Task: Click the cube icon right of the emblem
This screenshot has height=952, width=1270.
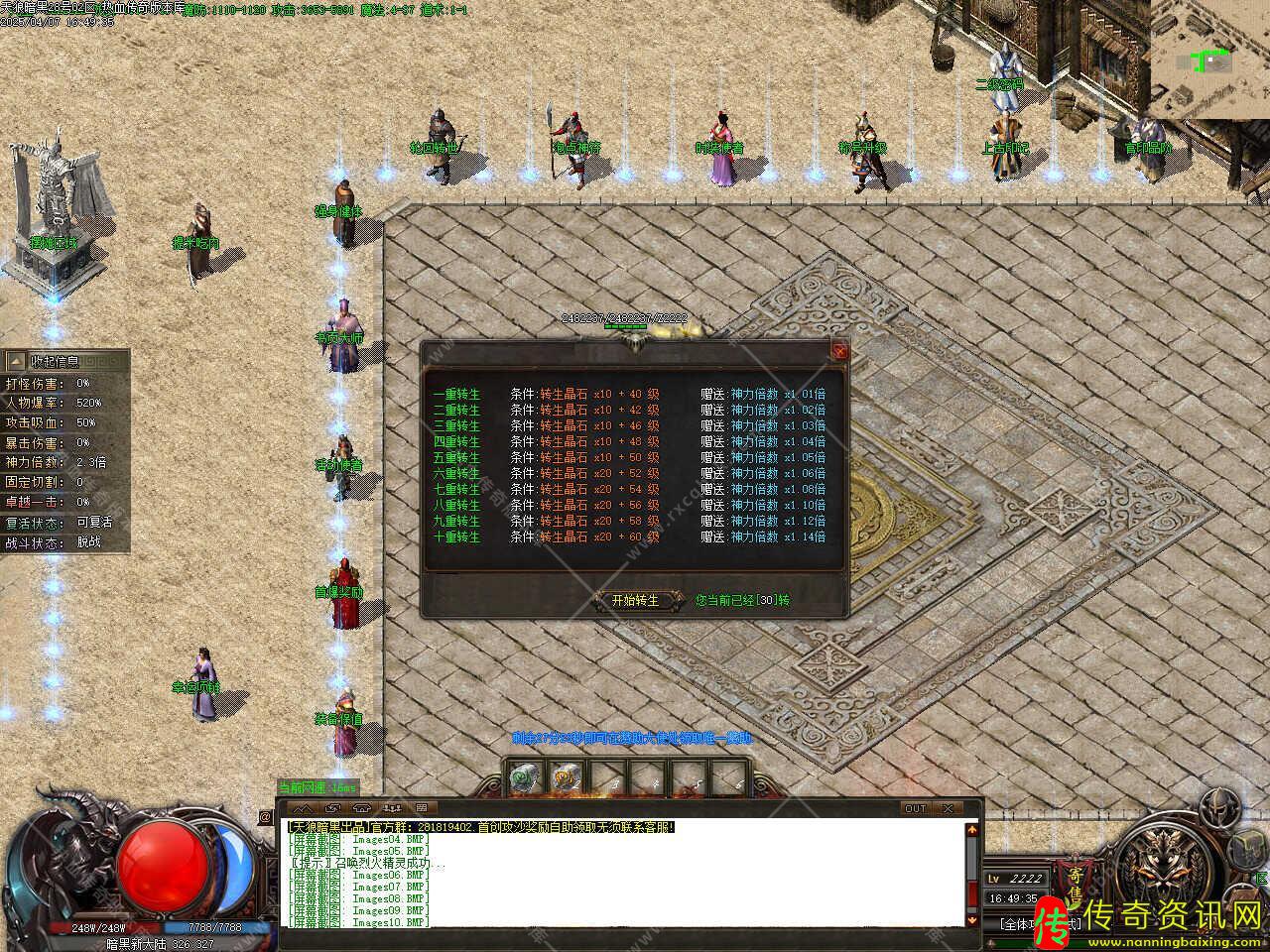Action: (x=1246, y=850)
